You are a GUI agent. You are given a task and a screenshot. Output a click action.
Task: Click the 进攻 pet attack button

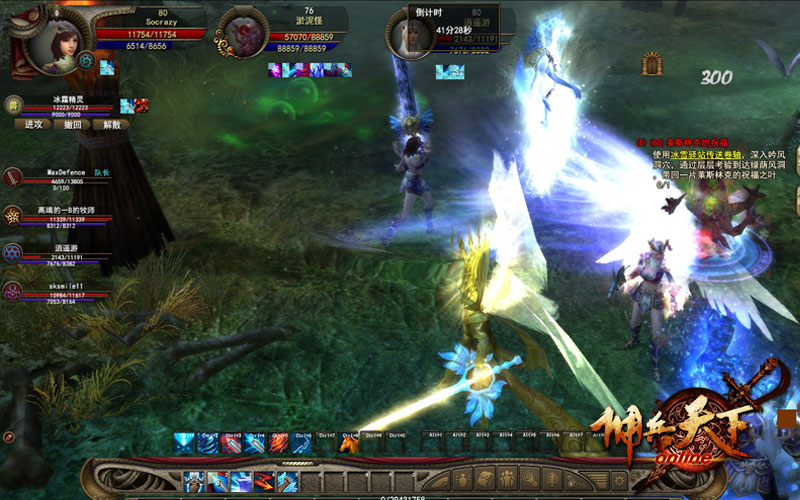[x=33, y=125]
